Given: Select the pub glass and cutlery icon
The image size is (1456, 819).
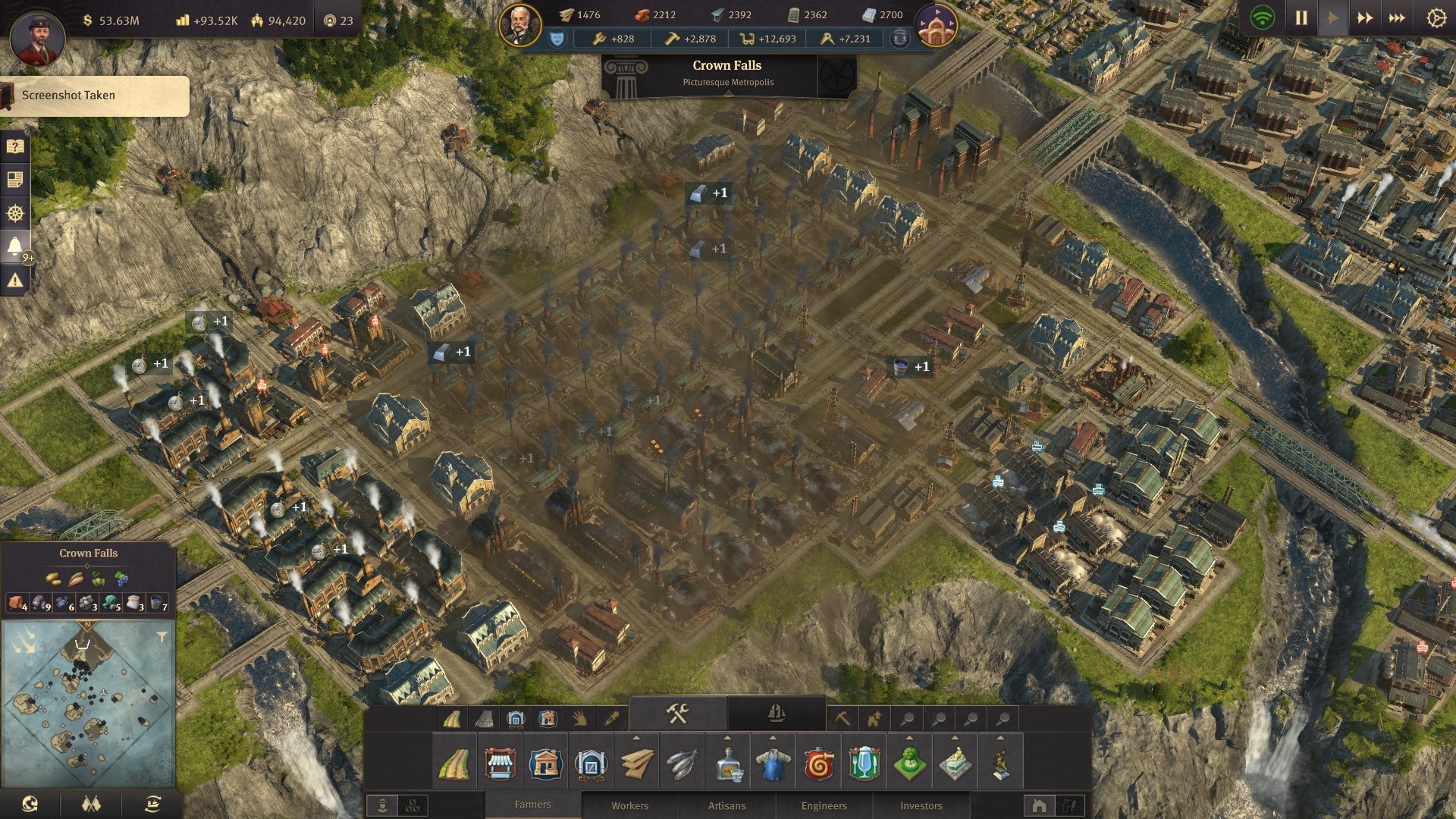Looking at the screenshot, I should coord(864,764).
